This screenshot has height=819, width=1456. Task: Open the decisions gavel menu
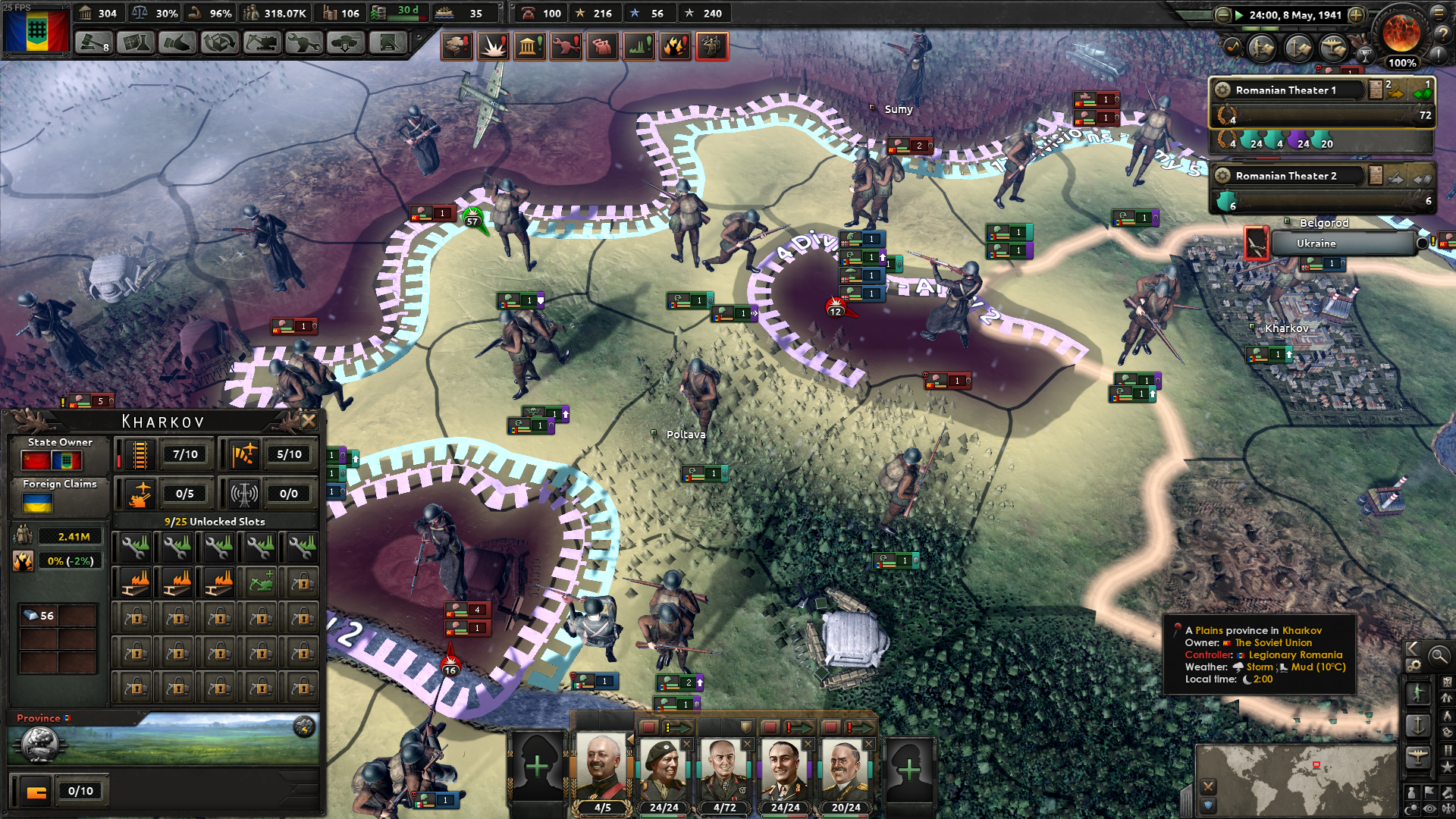point(93,43)
